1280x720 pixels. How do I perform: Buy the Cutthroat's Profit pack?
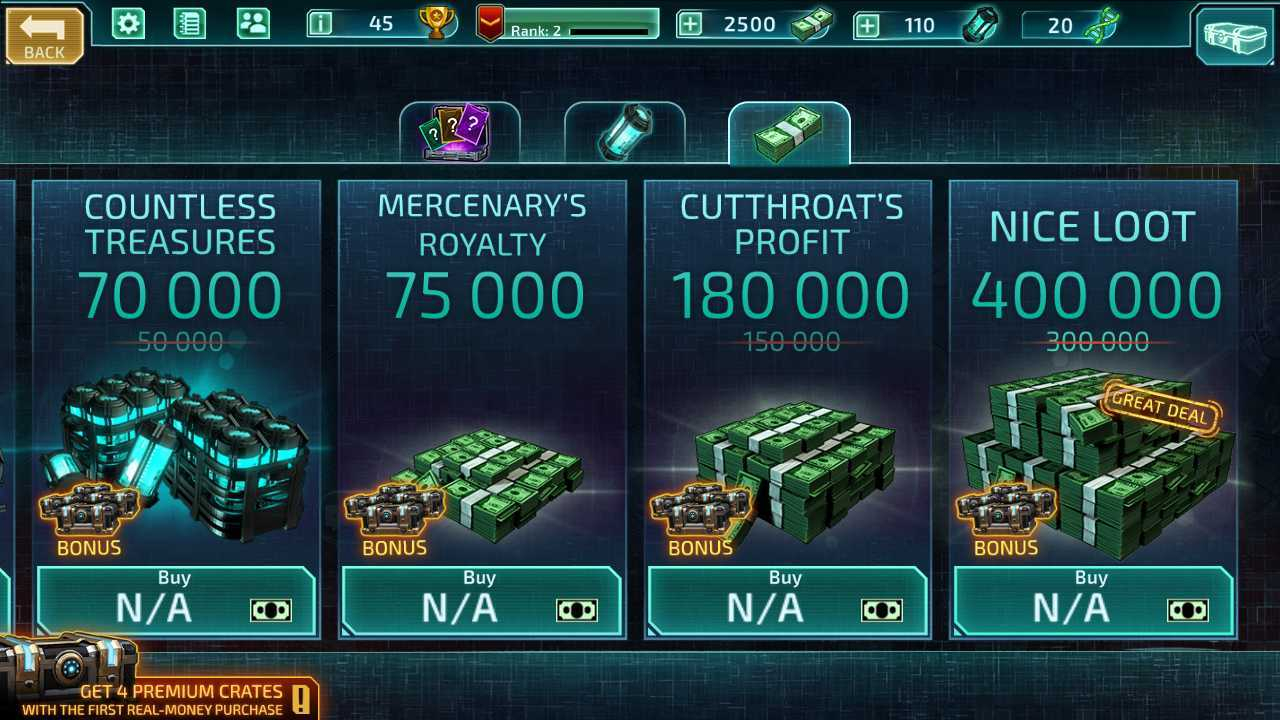click(x=787, y=600)
